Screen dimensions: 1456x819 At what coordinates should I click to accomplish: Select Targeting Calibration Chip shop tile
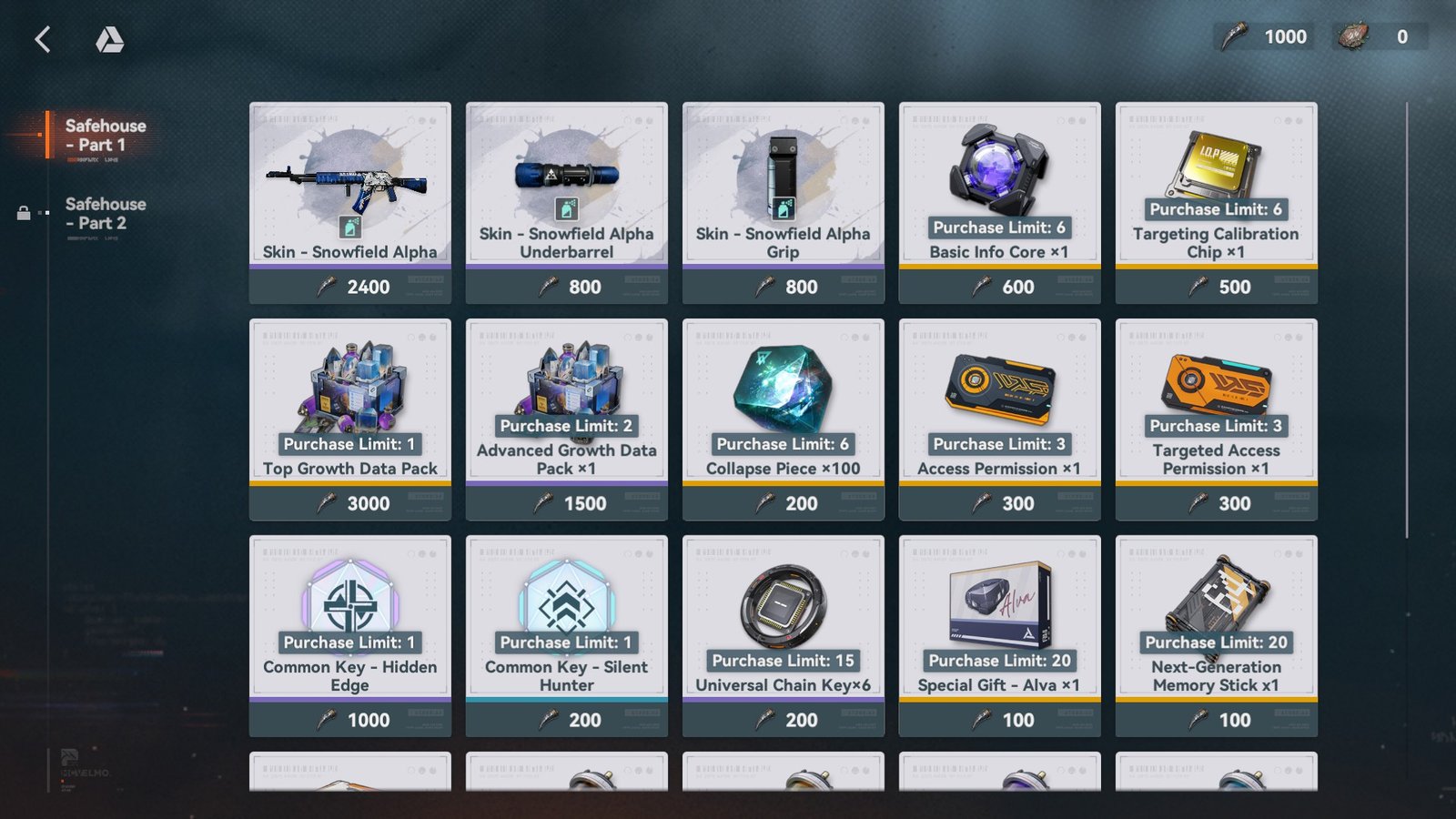point(1217,202)
